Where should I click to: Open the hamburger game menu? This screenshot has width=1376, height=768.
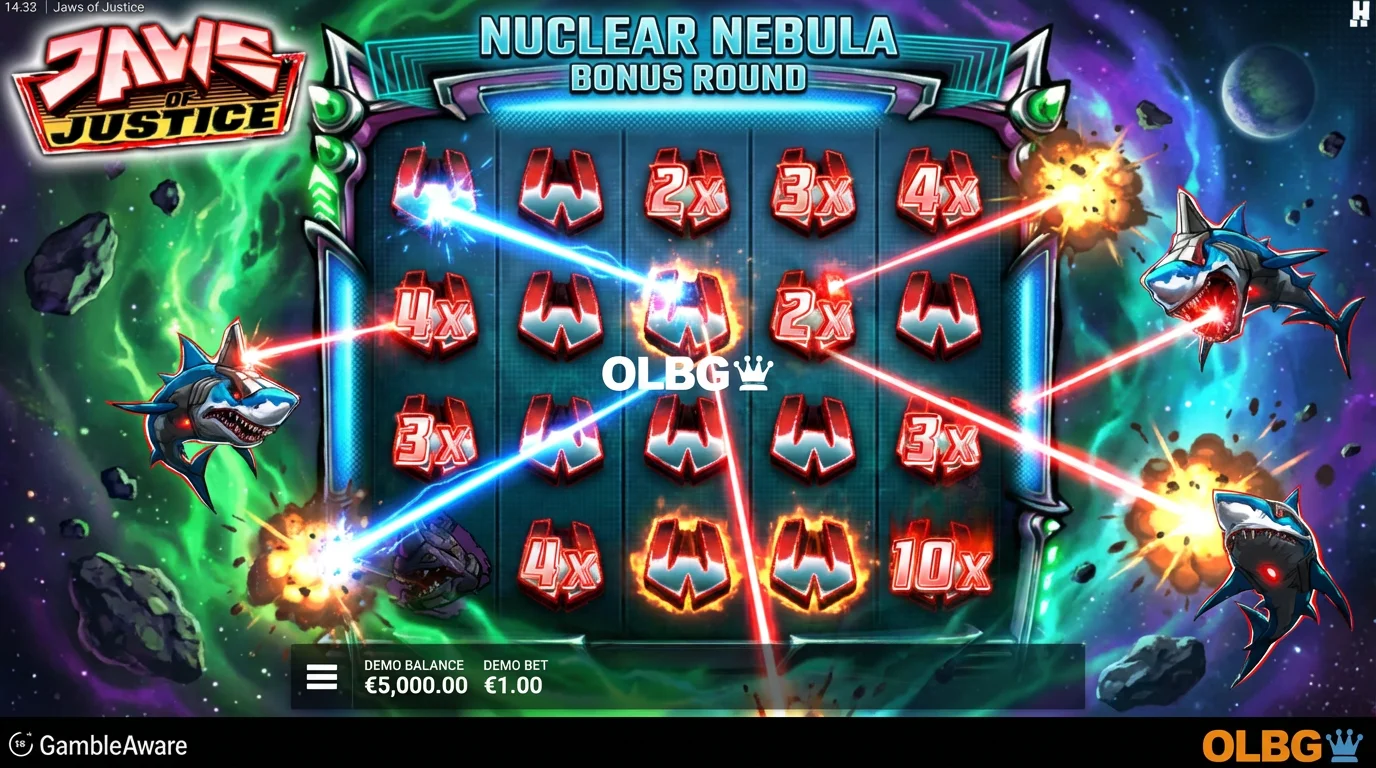click(x=322, y=676)
